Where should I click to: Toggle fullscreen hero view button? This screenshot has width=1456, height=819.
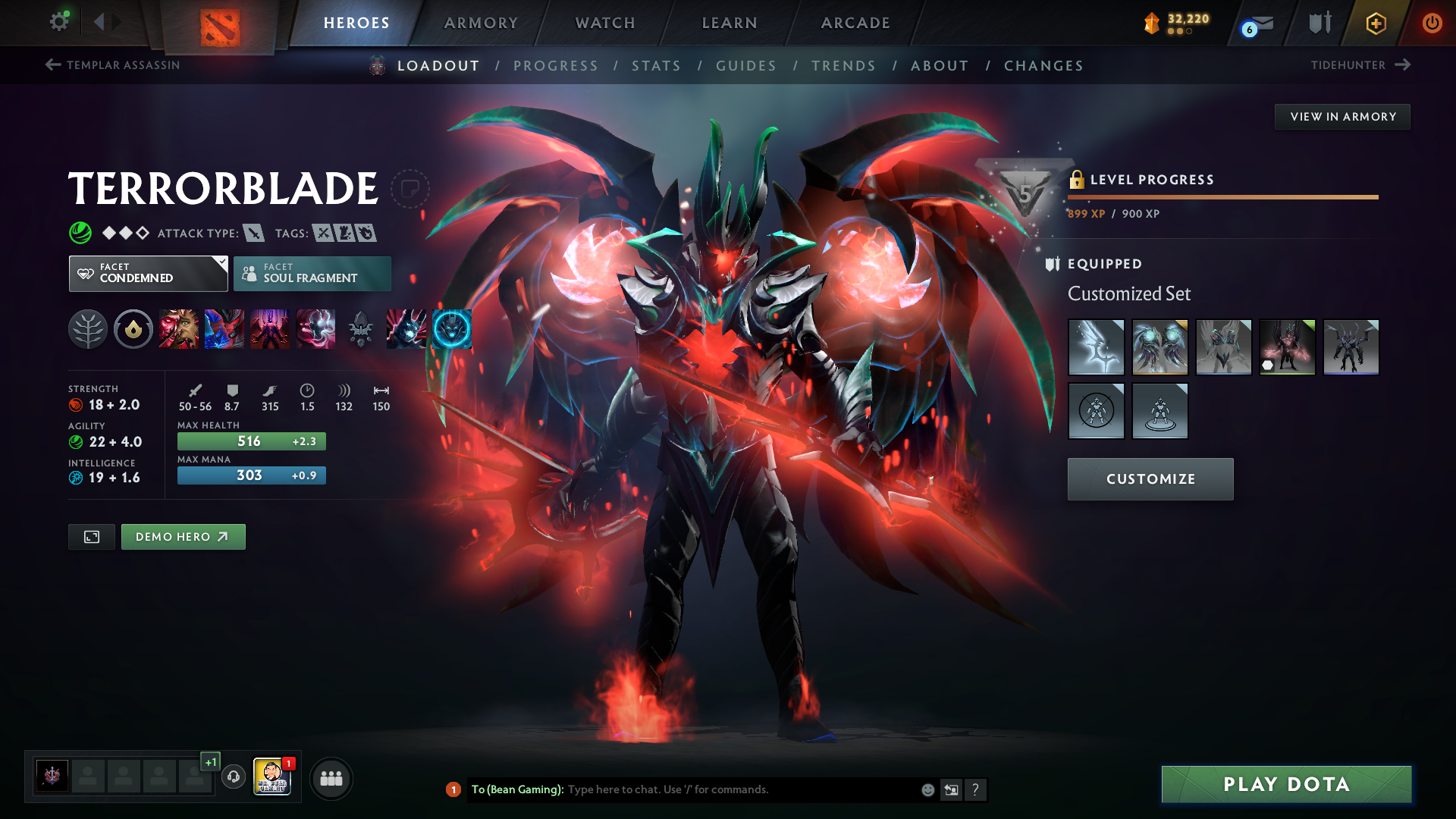[92, 537]
